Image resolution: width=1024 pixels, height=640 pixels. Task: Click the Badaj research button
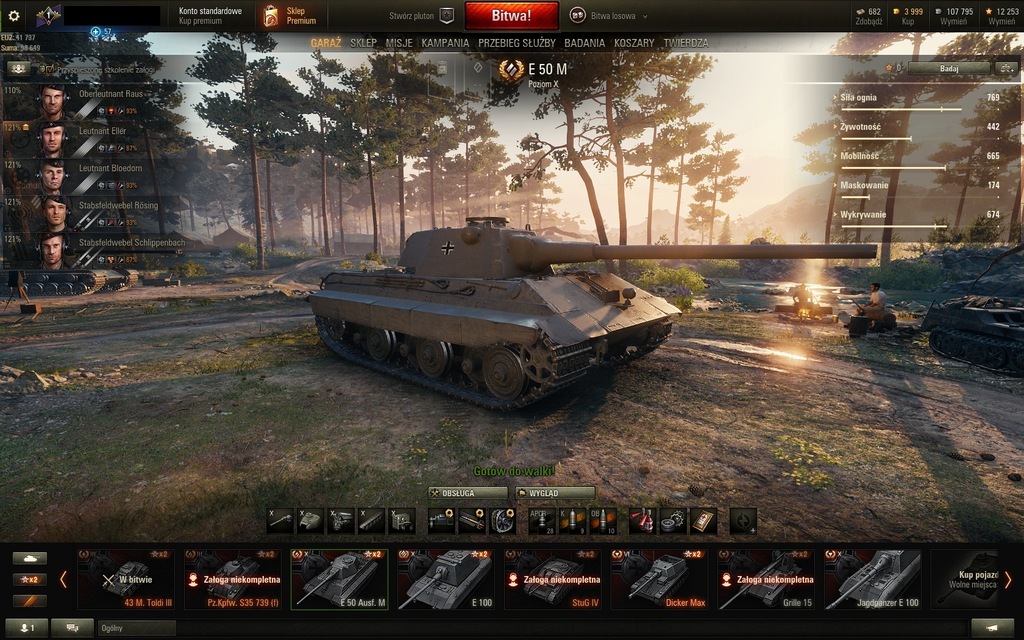[948, 68]
